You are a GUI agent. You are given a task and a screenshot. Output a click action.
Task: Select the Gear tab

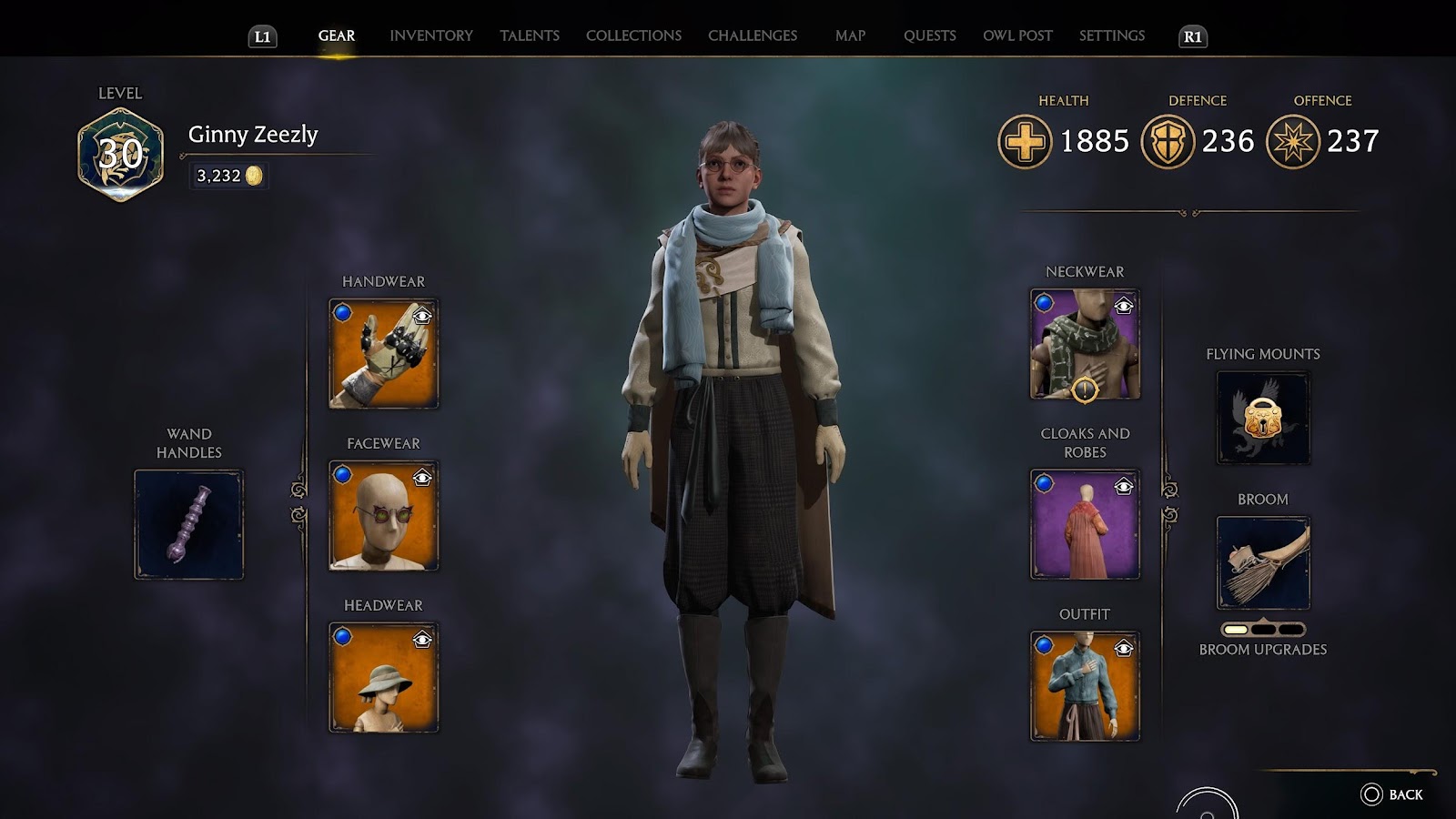point(337,35)
